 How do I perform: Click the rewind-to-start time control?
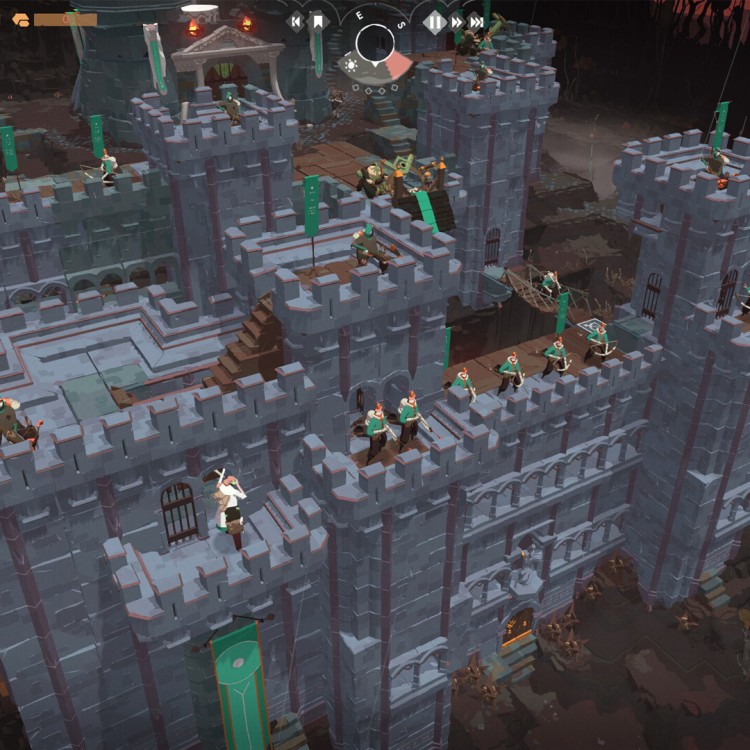tap(295, 20)
